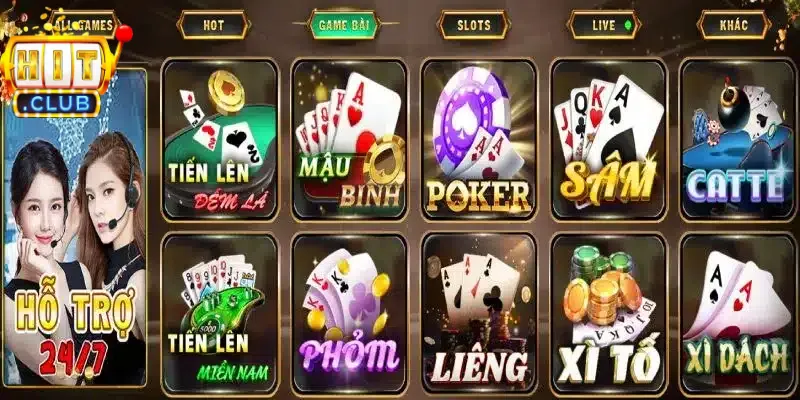The width and height of the screenshot is (800, 400).
Task: Choose the Phỏm card game
Action: (348, 313)
